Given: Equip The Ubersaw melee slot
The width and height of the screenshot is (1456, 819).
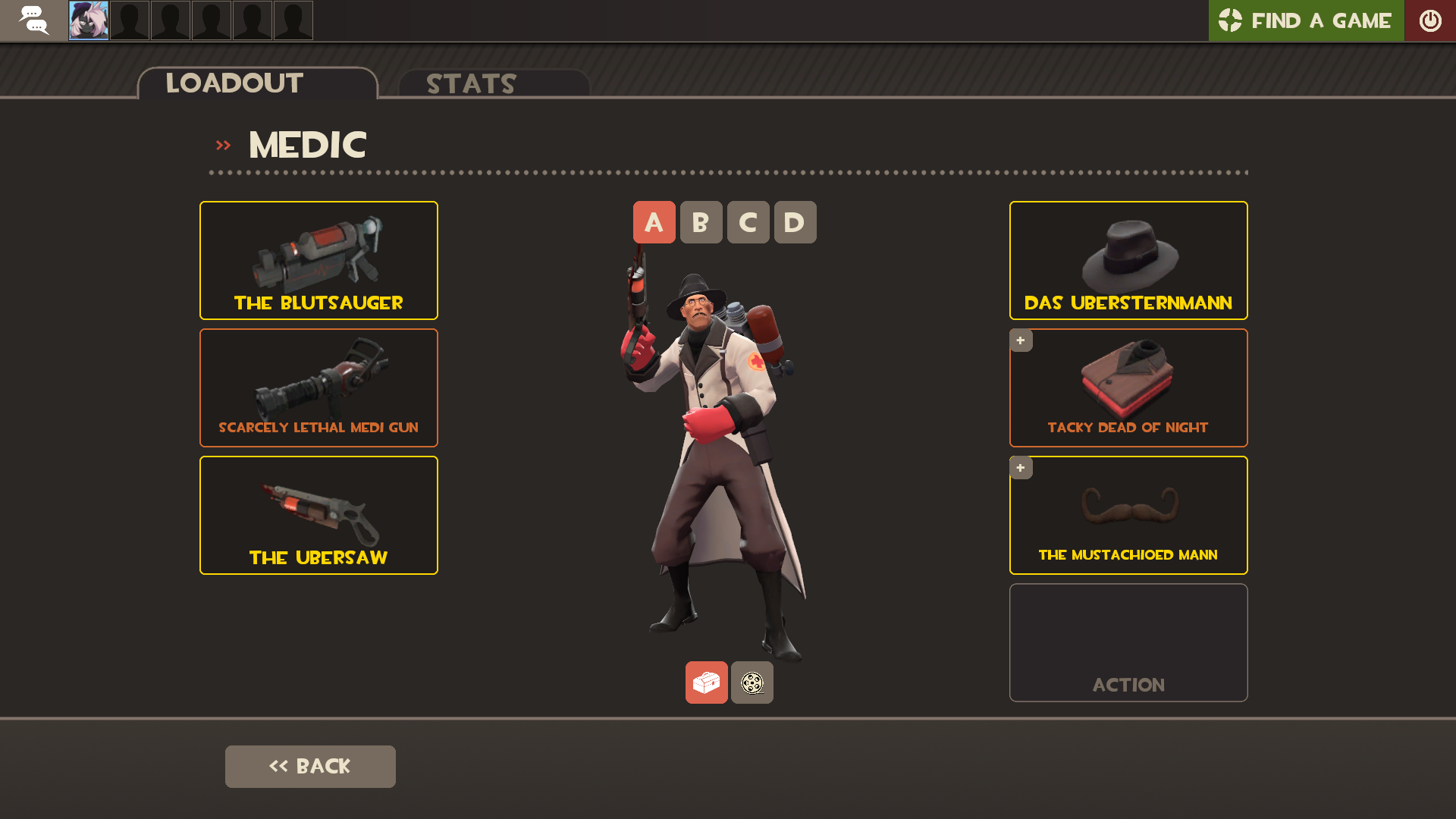Looking at the screenshot, I should click(x=318, y=515).
